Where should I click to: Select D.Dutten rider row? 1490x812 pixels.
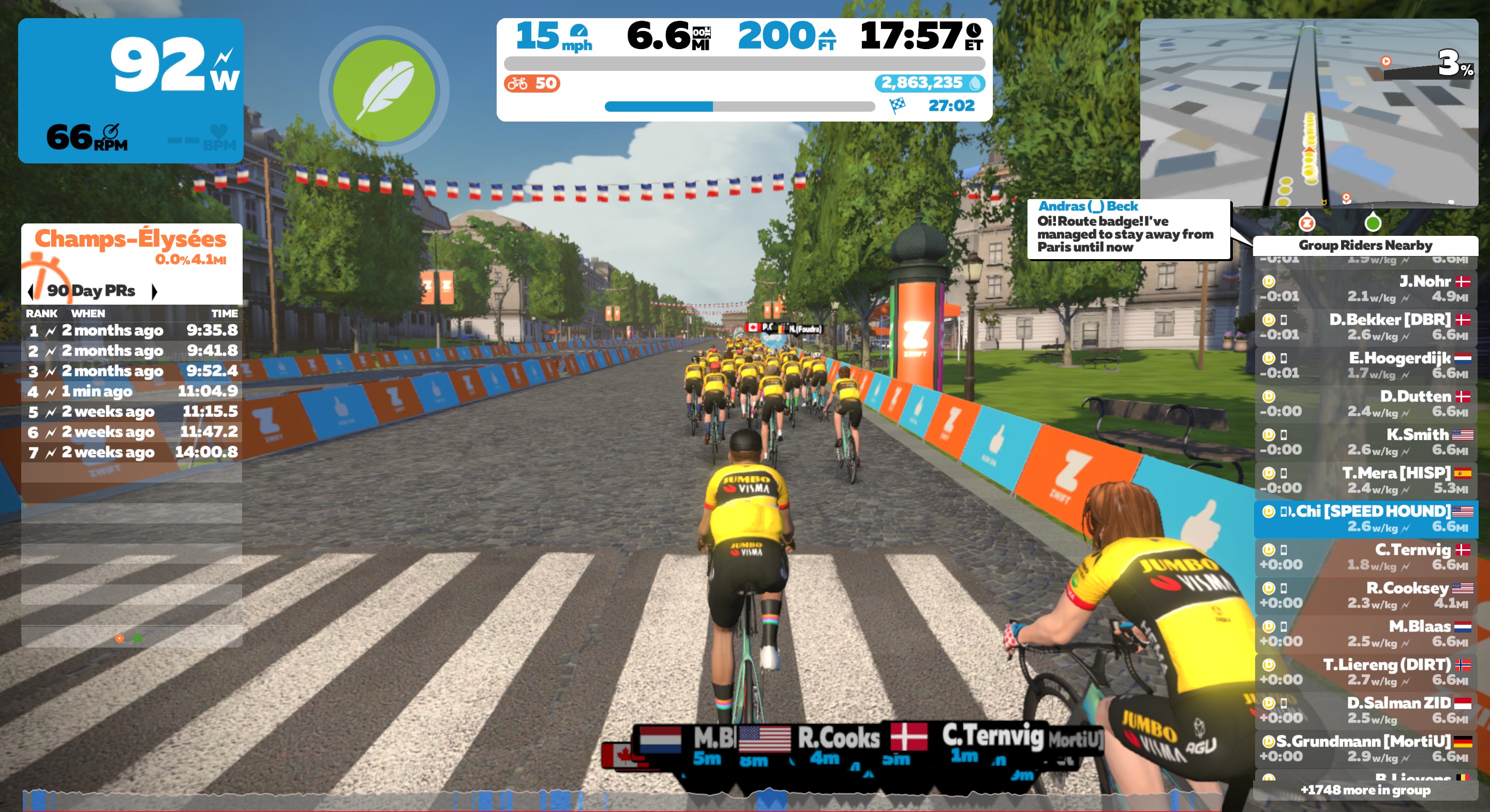1365,404
